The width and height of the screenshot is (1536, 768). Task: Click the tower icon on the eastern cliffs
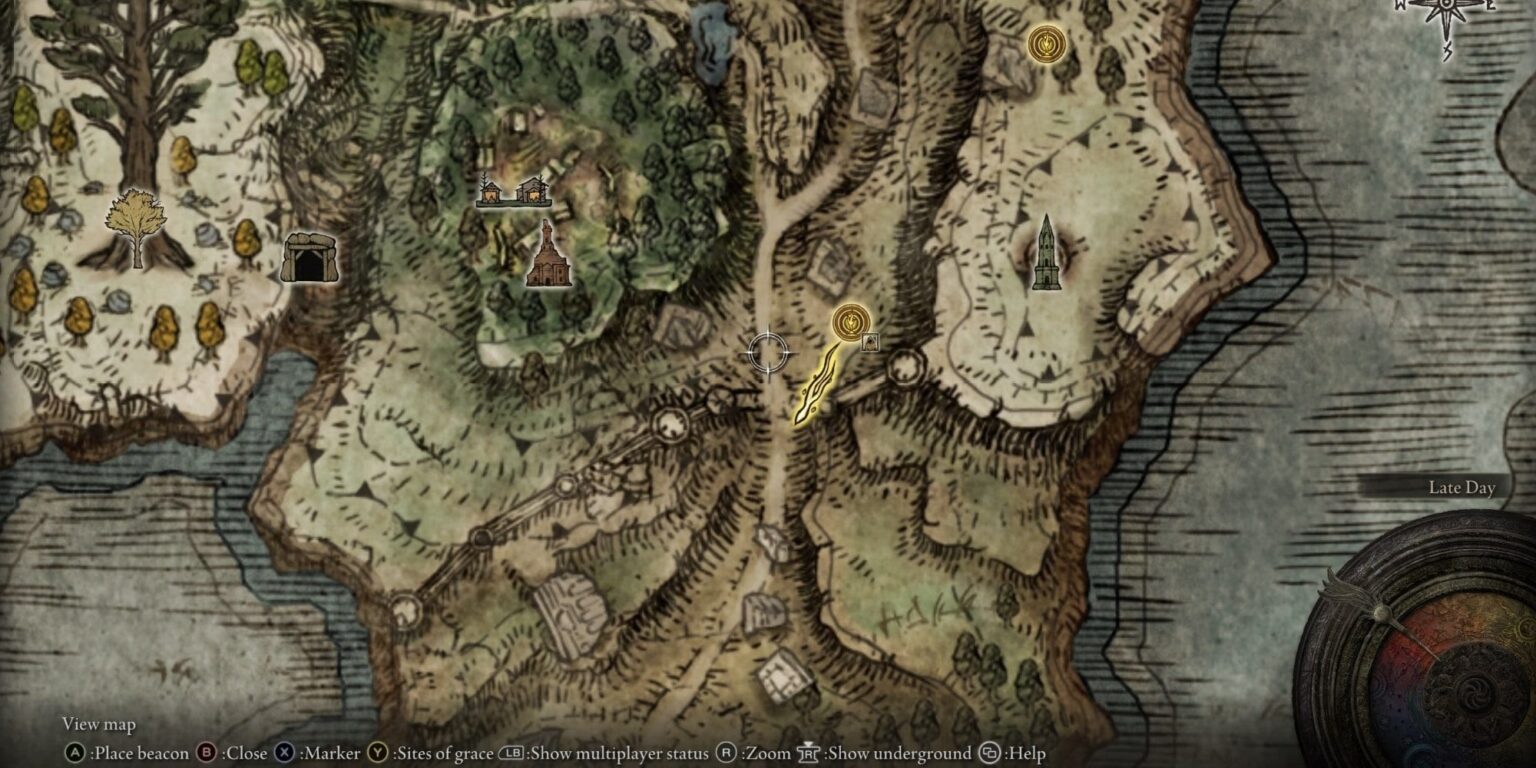(x=1049, y=250)
